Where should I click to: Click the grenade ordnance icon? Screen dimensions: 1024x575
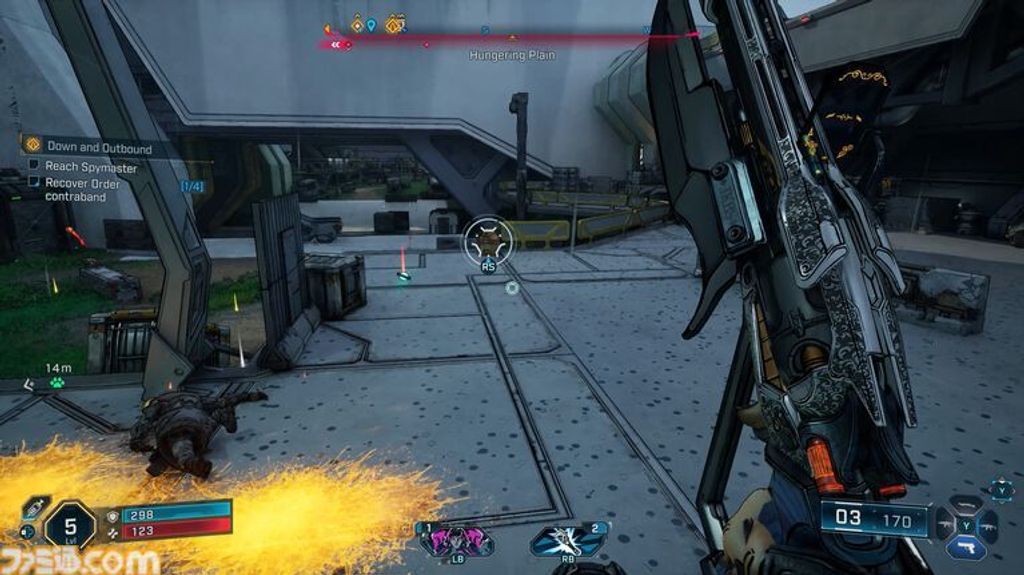(36, 506)
